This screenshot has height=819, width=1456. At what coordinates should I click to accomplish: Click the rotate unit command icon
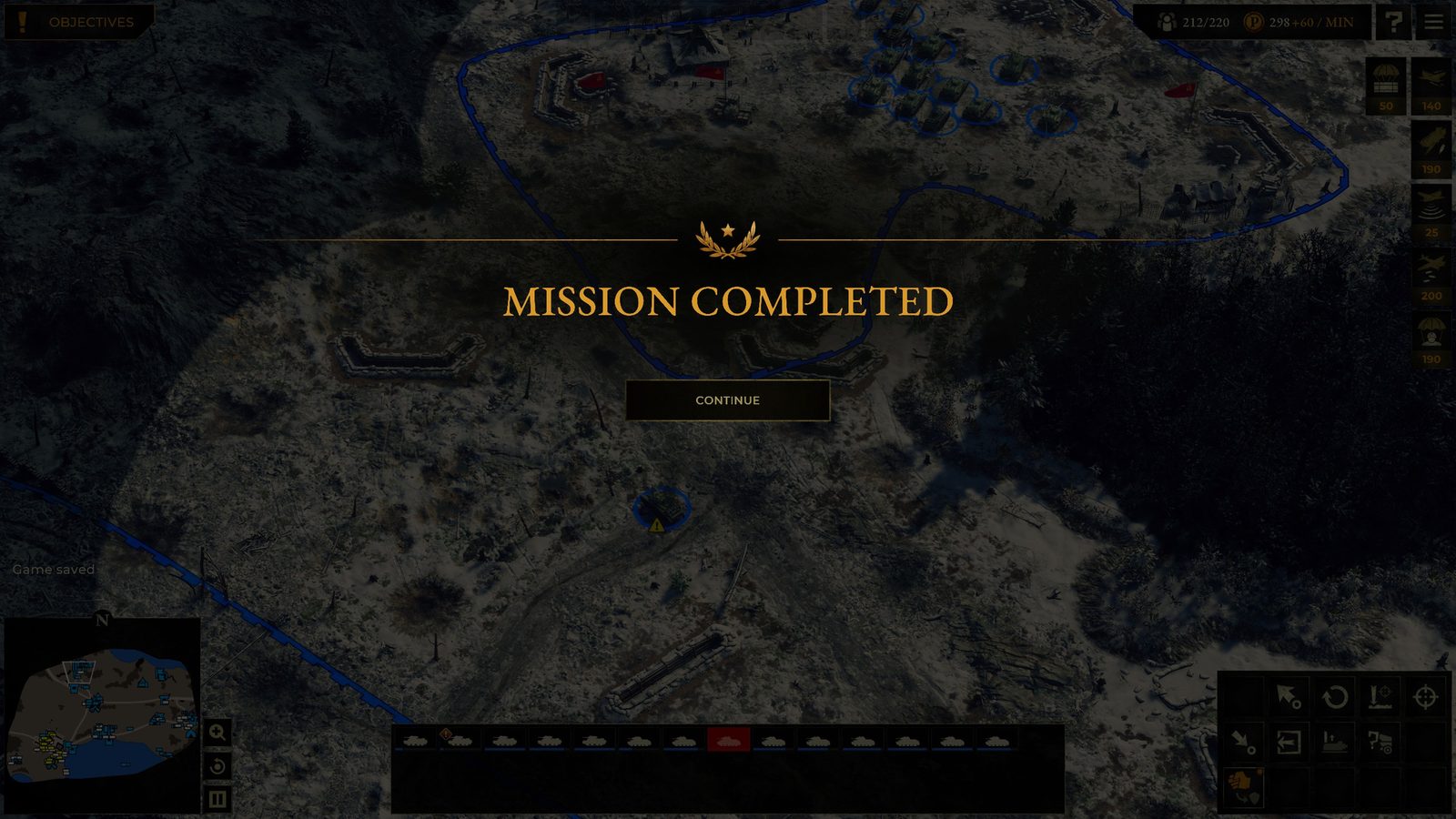click(x=1336, y=698)
